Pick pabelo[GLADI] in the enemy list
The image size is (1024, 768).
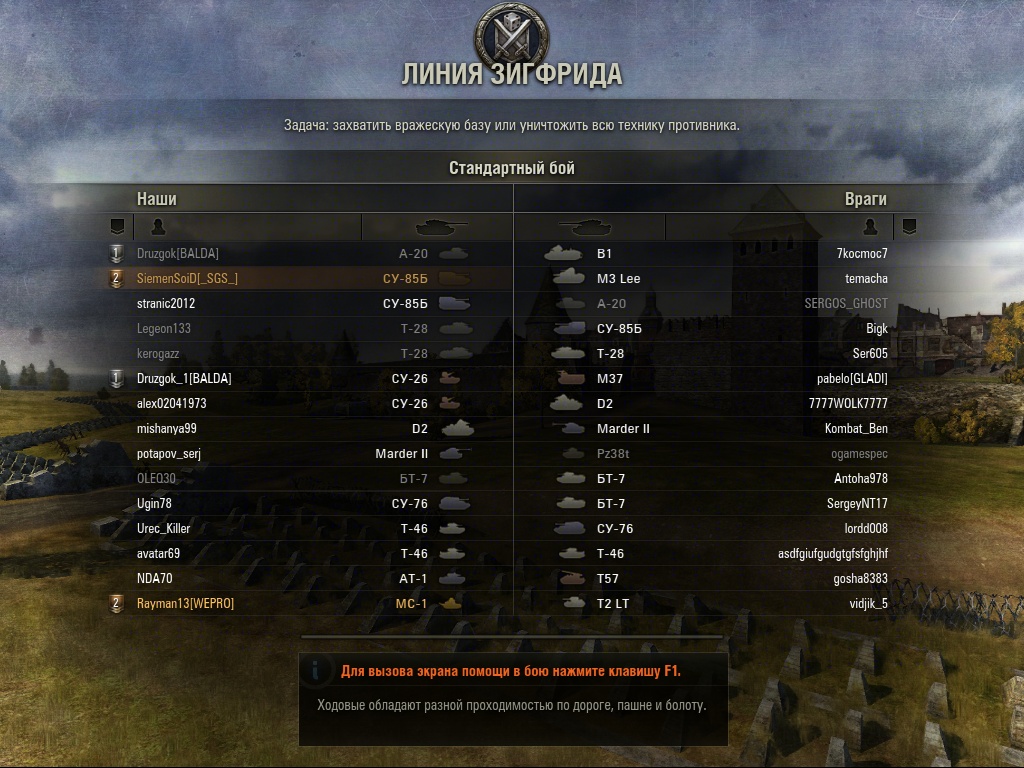tap(852, 379)
